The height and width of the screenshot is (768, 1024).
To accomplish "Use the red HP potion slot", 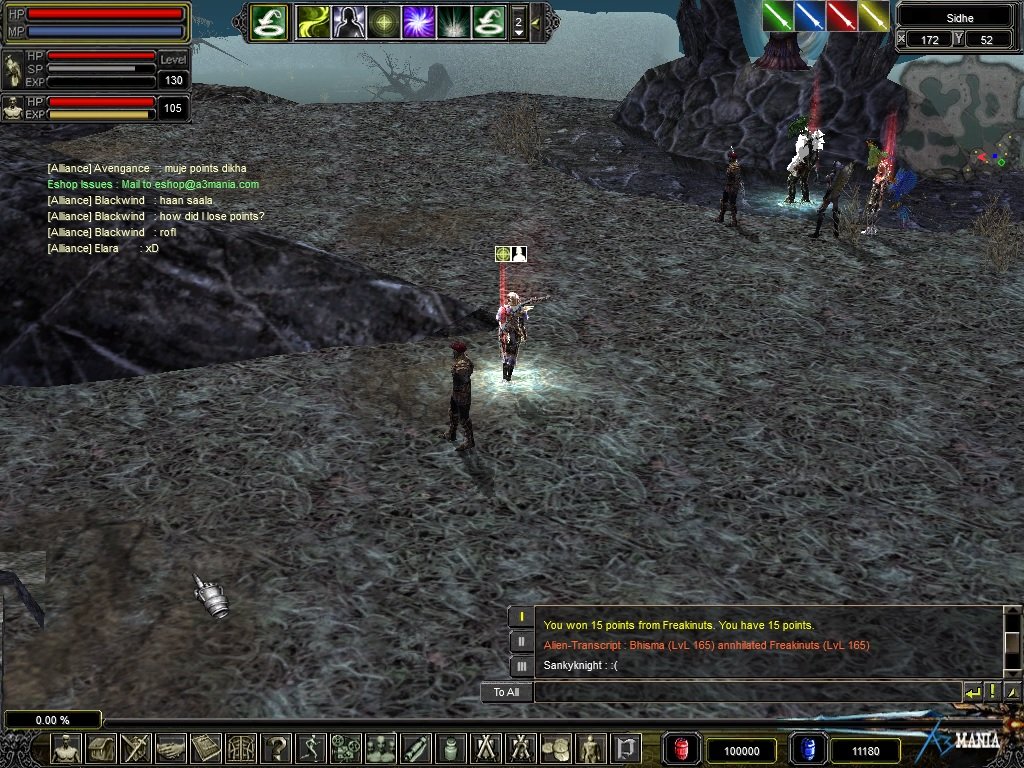I will (x=682, y=749).
